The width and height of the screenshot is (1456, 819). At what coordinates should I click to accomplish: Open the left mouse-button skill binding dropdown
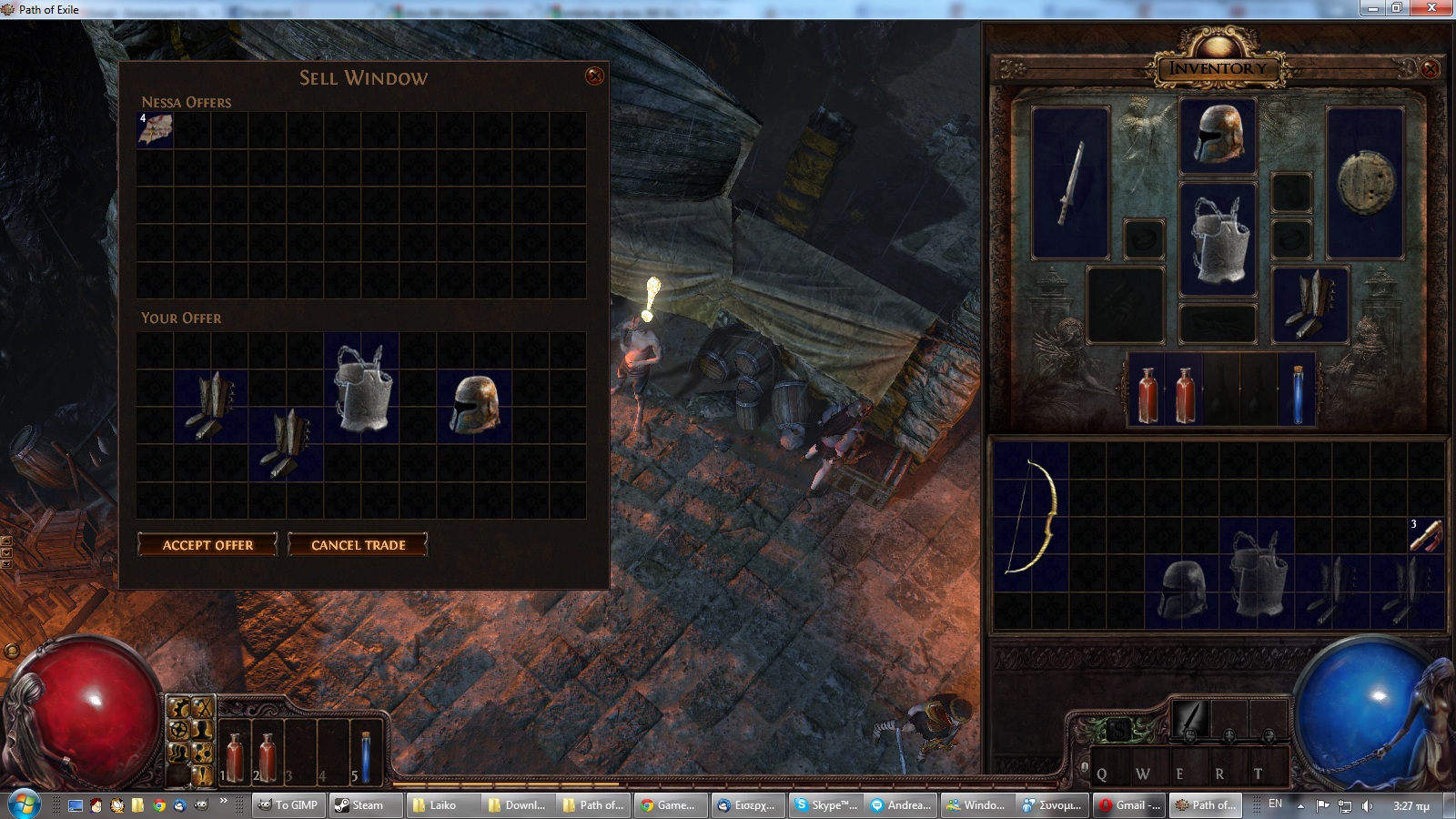point(1190,735)
